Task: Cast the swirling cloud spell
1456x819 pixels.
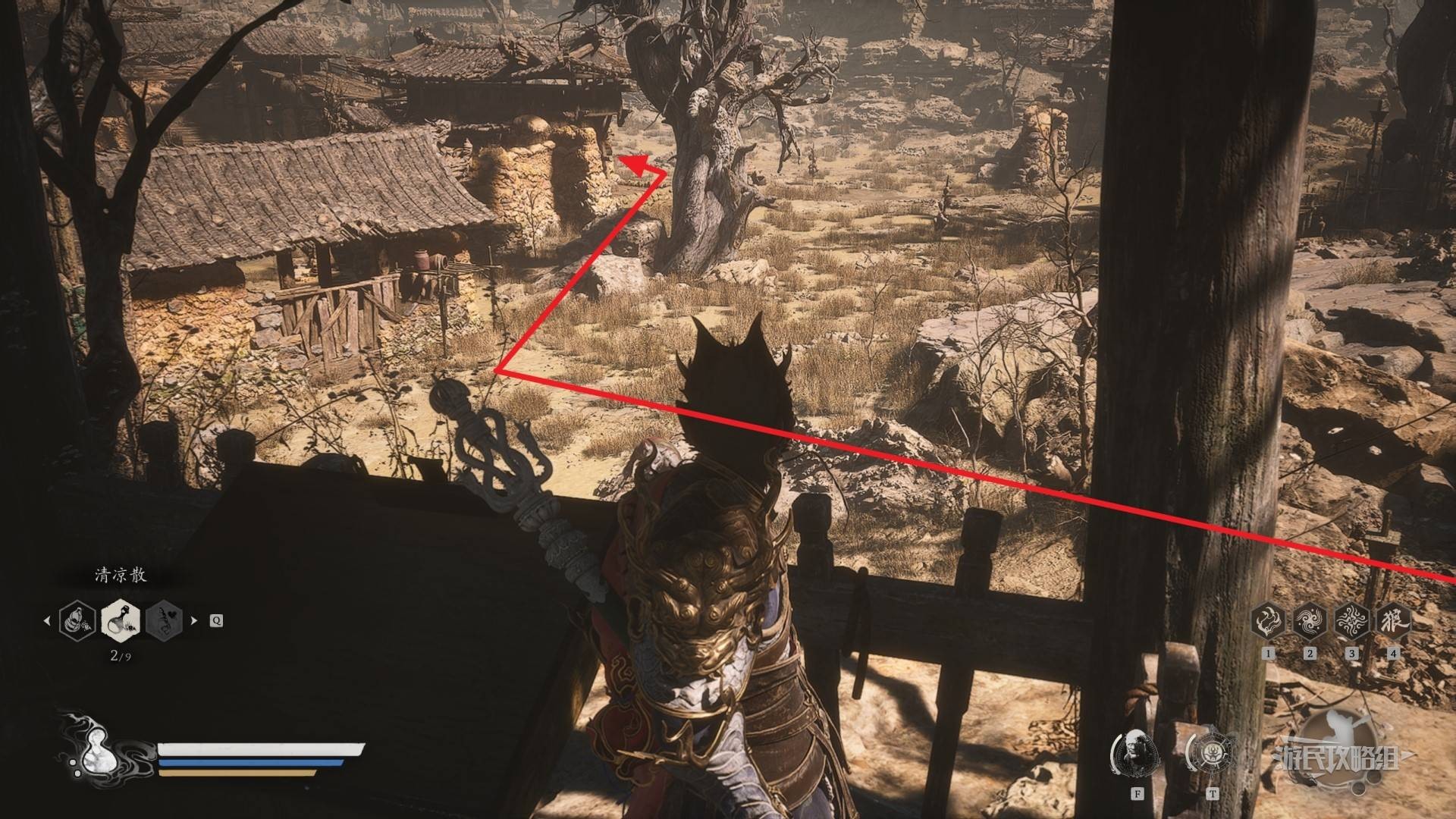Action: (1309, 621)
